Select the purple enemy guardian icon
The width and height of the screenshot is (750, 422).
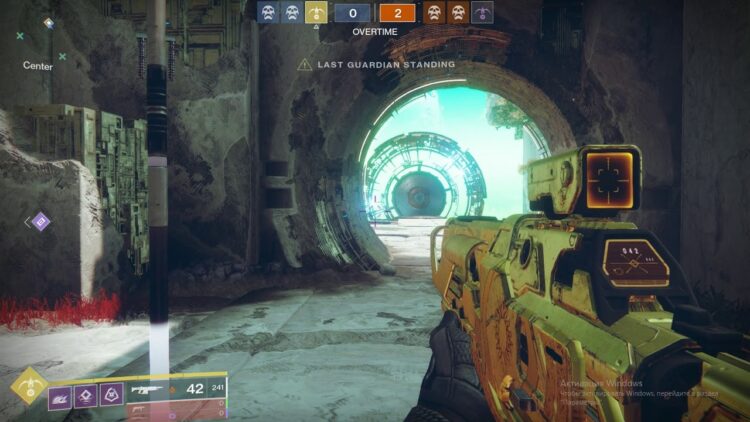point(483,13)
